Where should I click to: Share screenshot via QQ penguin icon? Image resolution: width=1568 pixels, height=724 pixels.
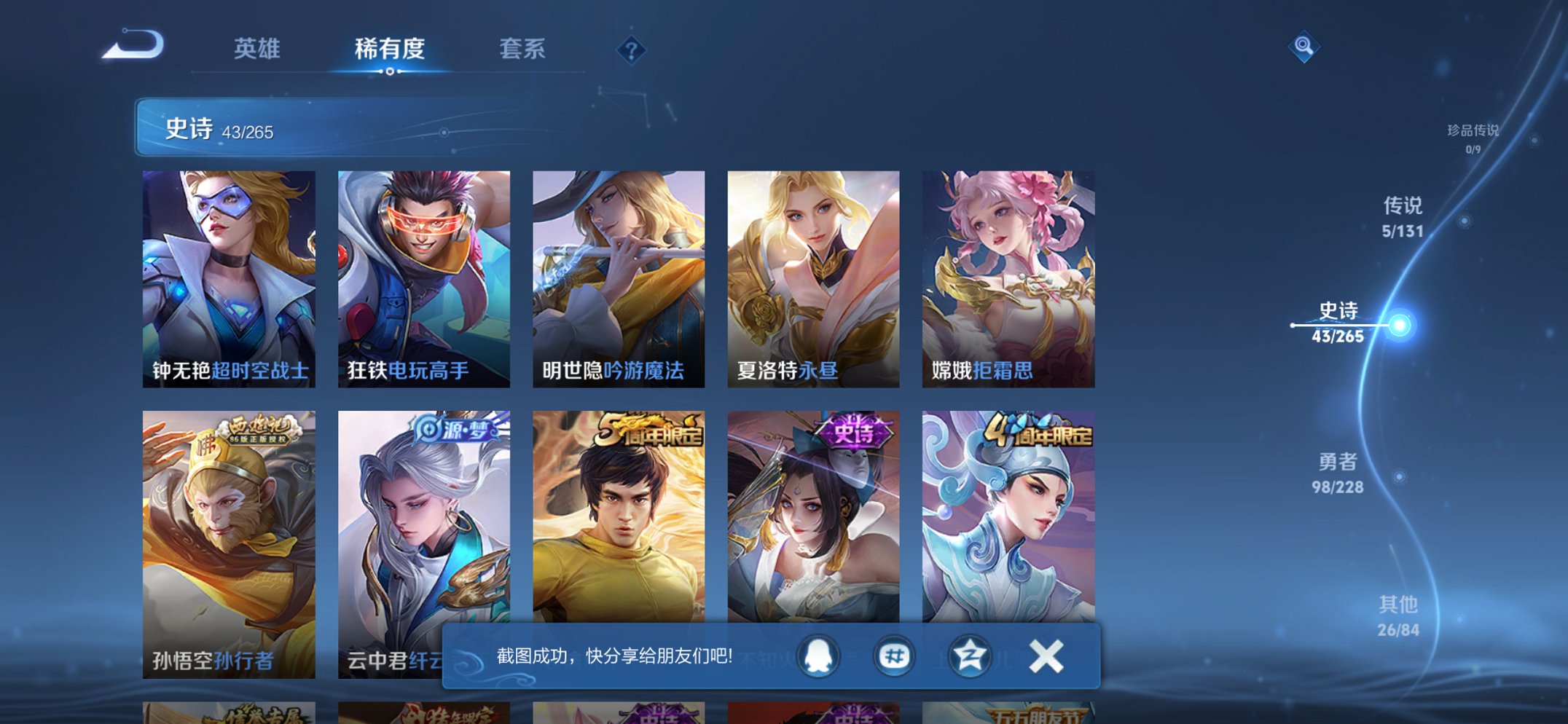click(x=818, y=656)
